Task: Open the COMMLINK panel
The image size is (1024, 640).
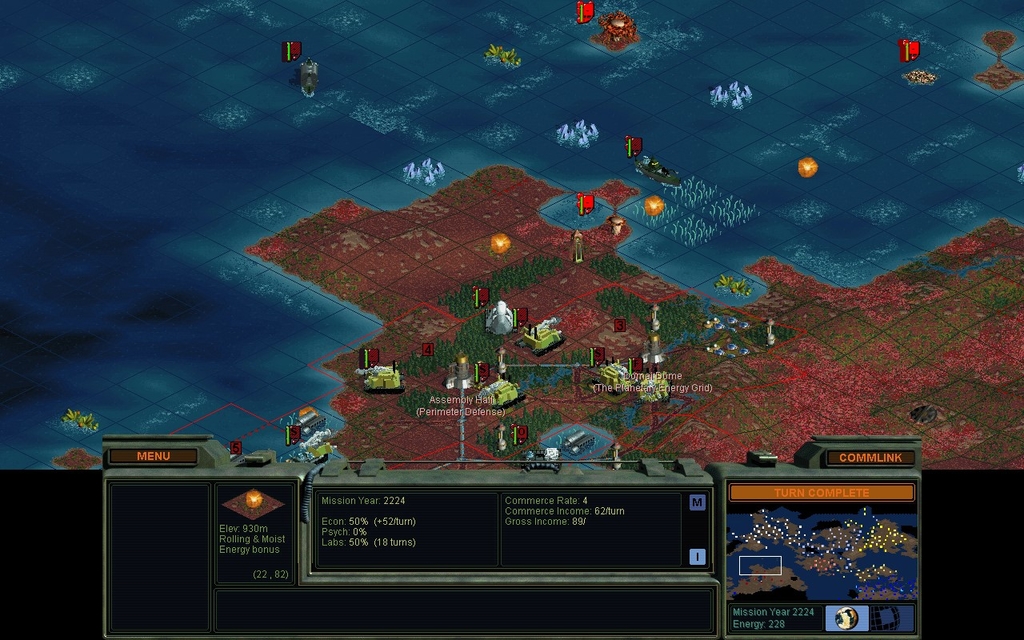Action: (x=870, y=457)
